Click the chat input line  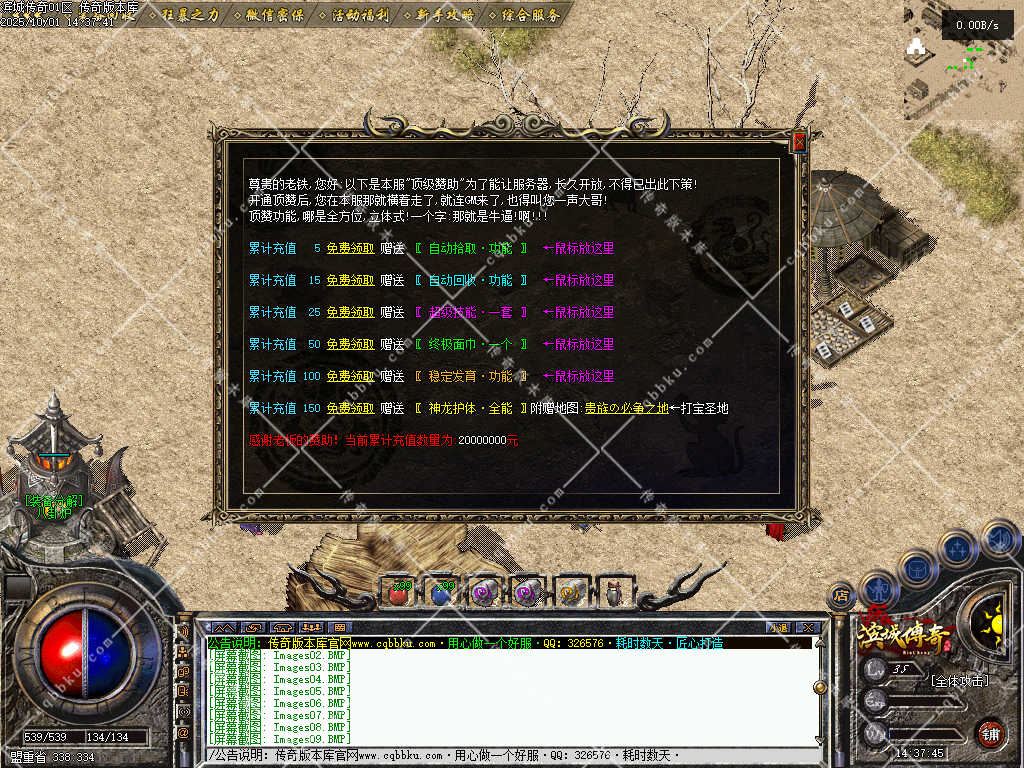pyautogui.click(x=500, y=756)
